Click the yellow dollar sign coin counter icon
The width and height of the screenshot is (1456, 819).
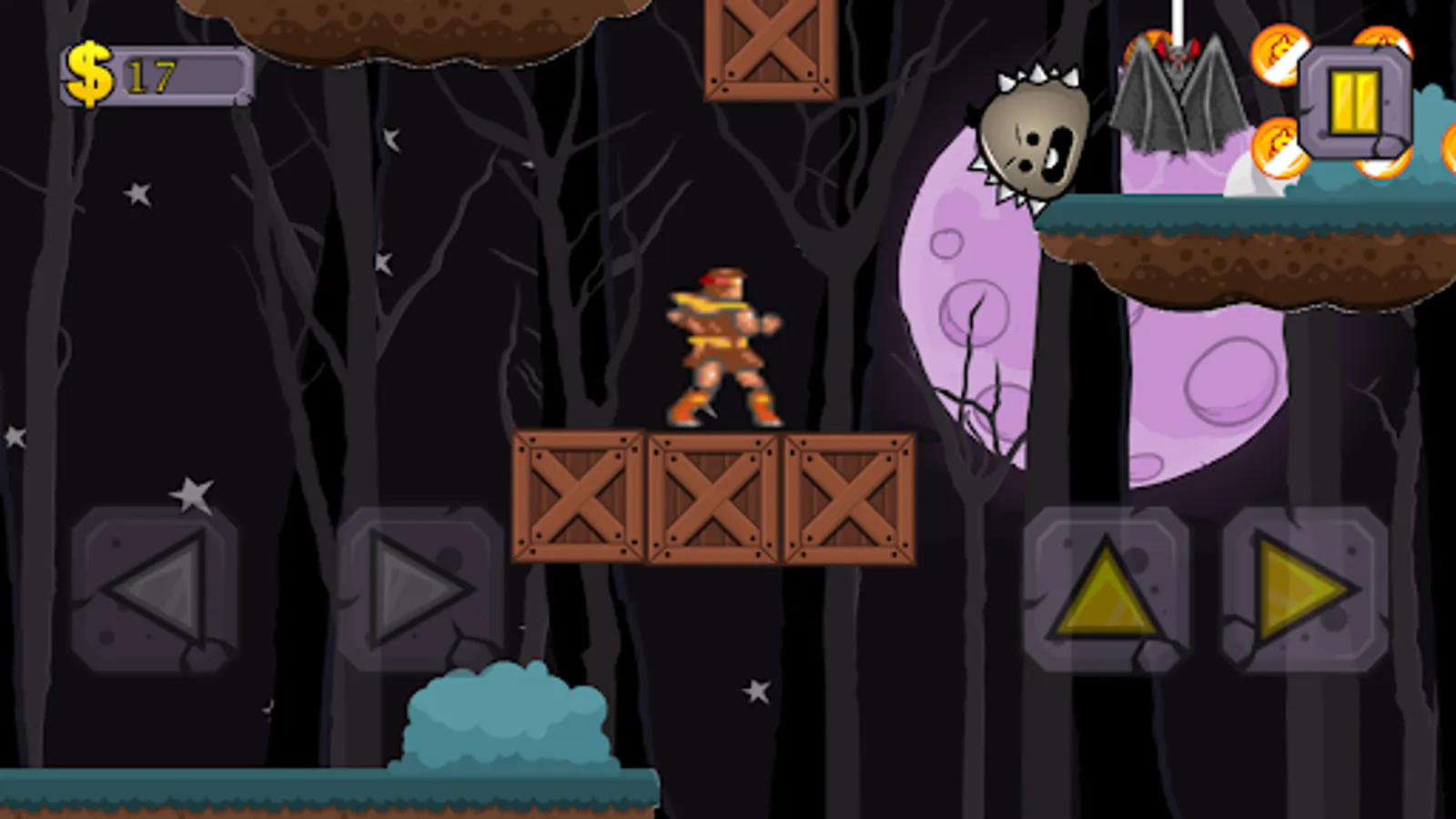(91, 73)
